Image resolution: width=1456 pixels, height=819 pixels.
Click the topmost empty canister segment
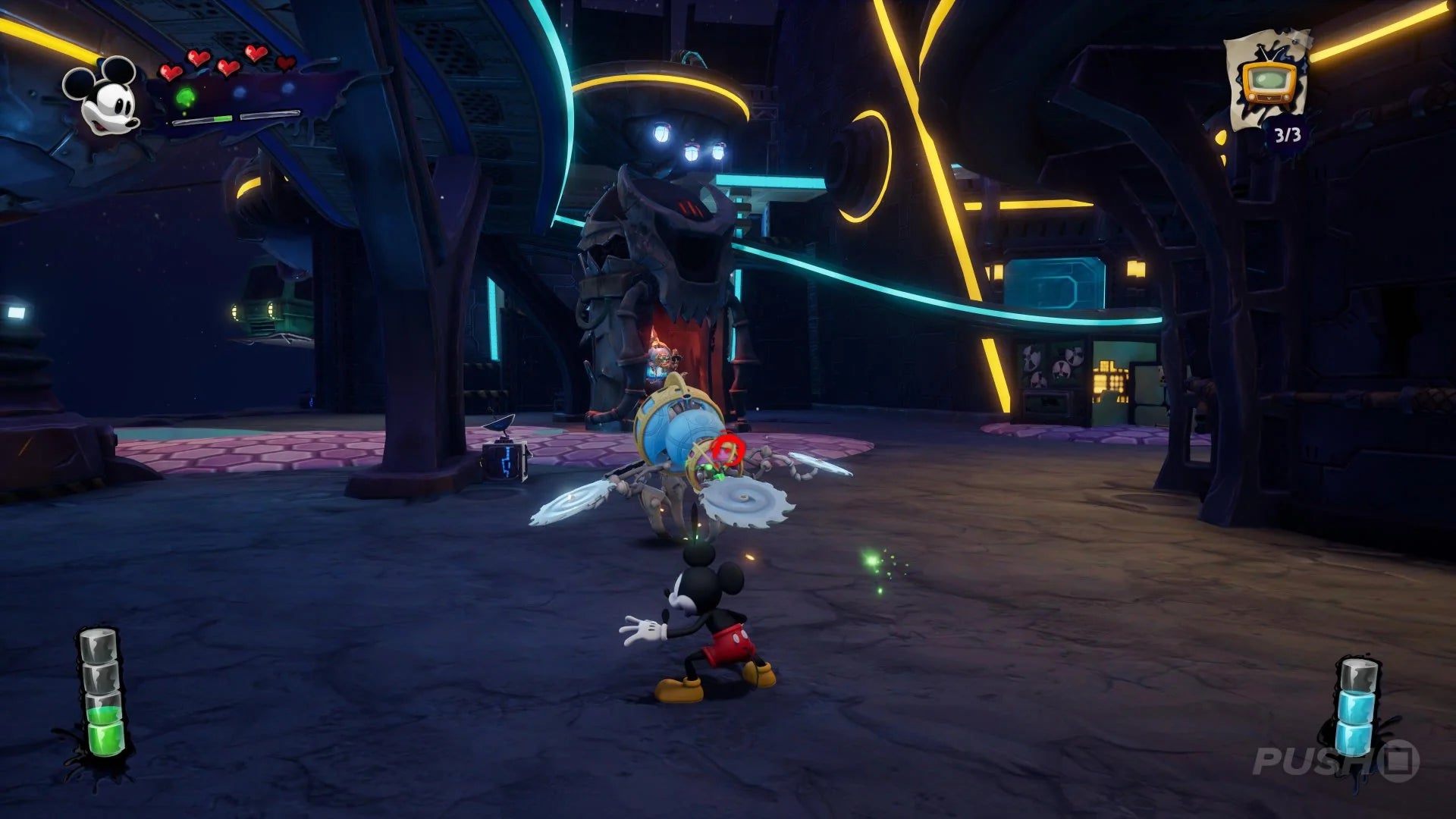99,646
